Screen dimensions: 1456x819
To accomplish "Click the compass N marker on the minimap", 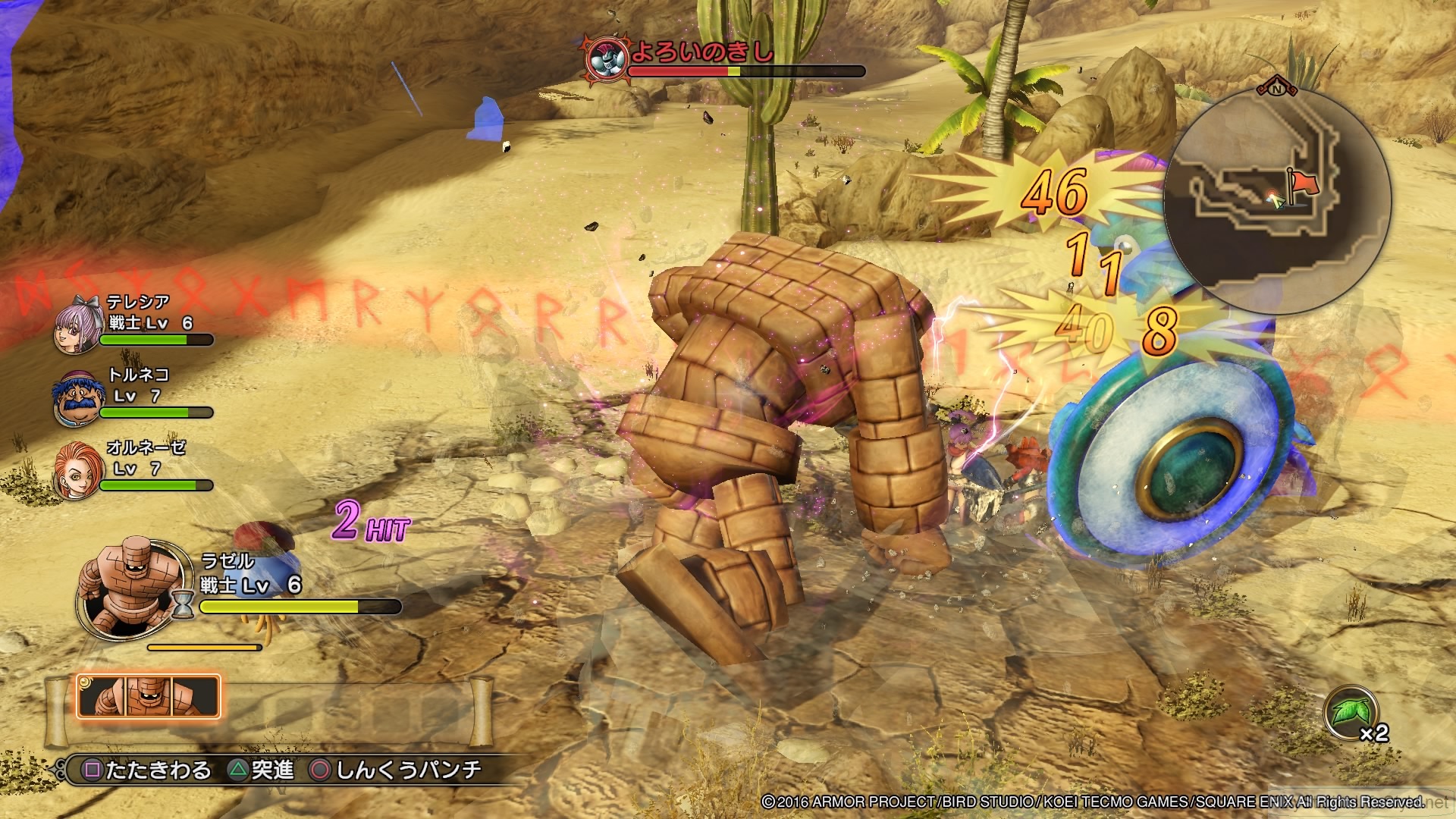I will pos(1277,89).
